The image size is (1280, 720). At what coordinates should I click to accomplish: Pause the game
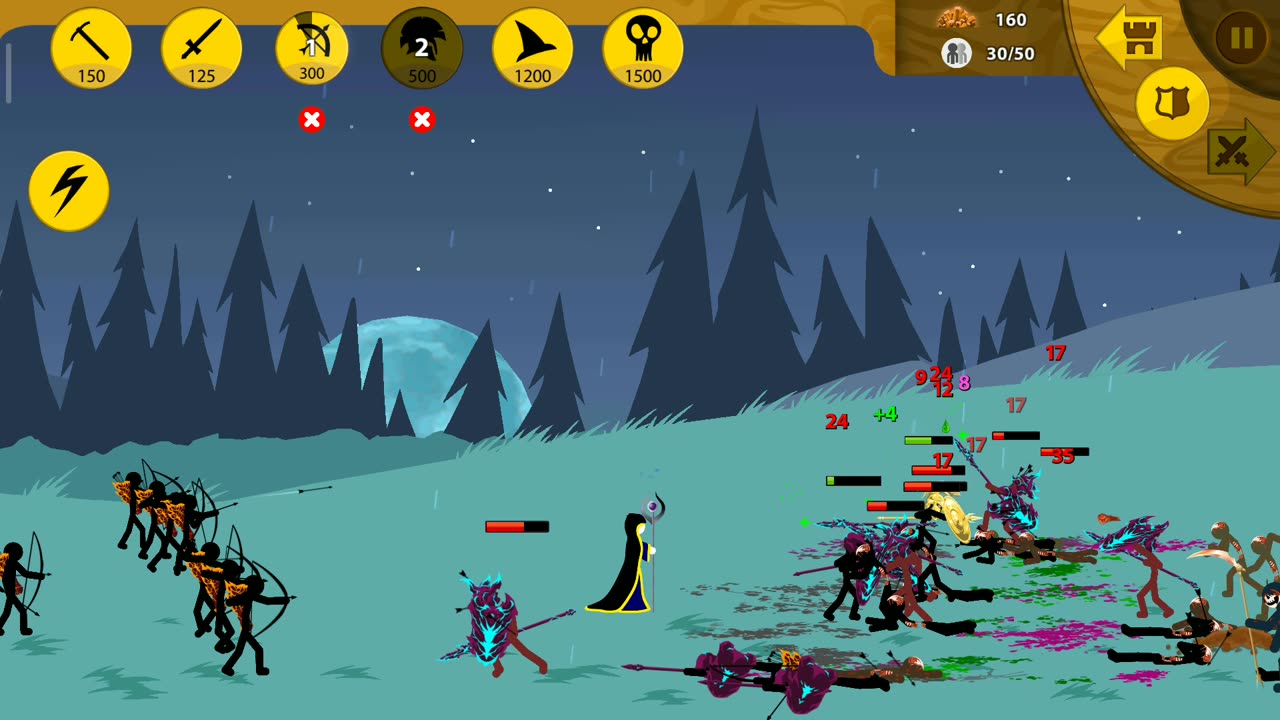(1241, 38)
